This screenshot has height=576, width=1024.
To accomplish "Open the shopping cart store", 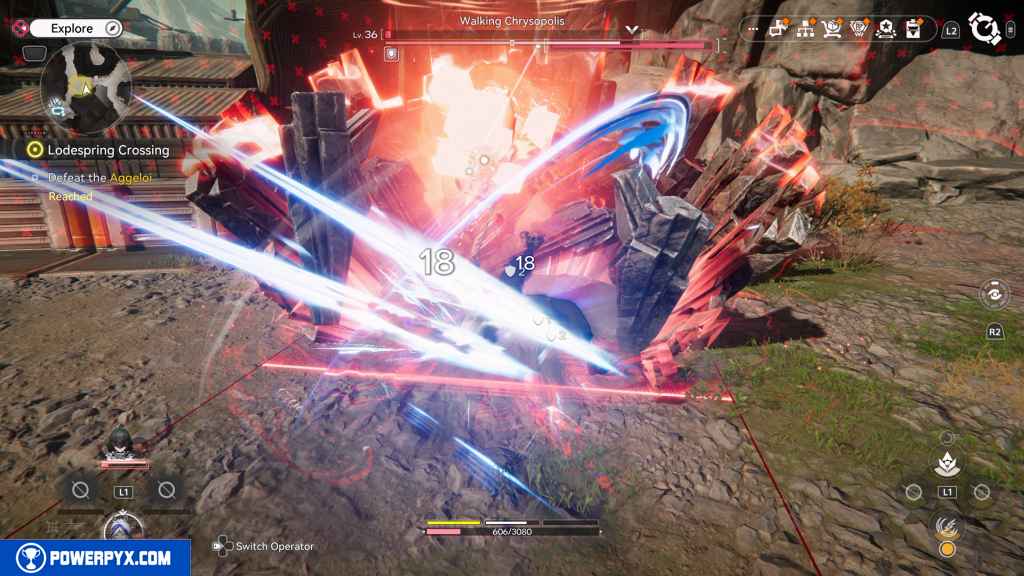I will point(831,29).
